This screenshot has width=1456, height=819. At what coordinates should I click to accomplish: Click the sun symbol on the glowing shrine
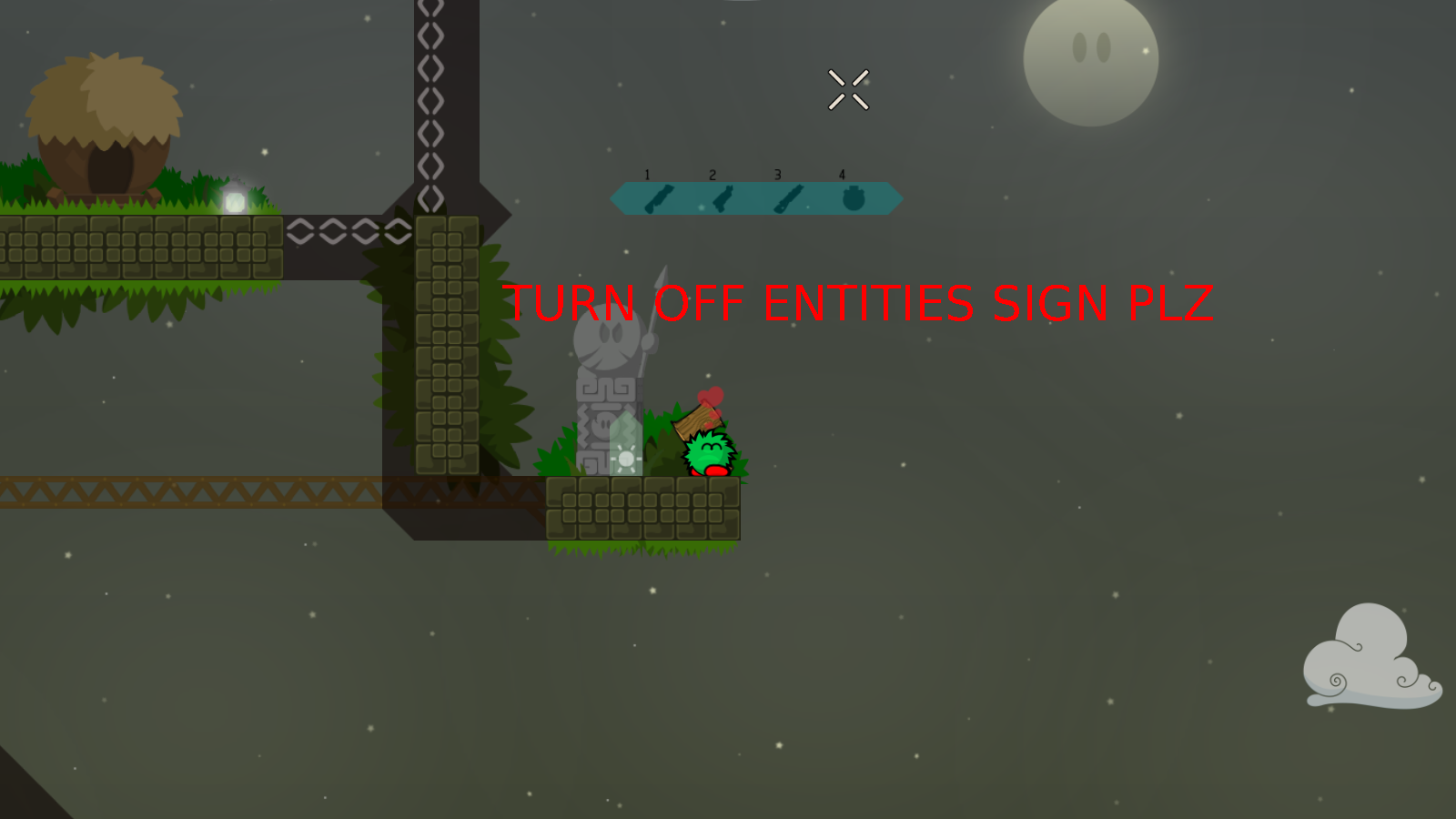[x=627, y=460]
